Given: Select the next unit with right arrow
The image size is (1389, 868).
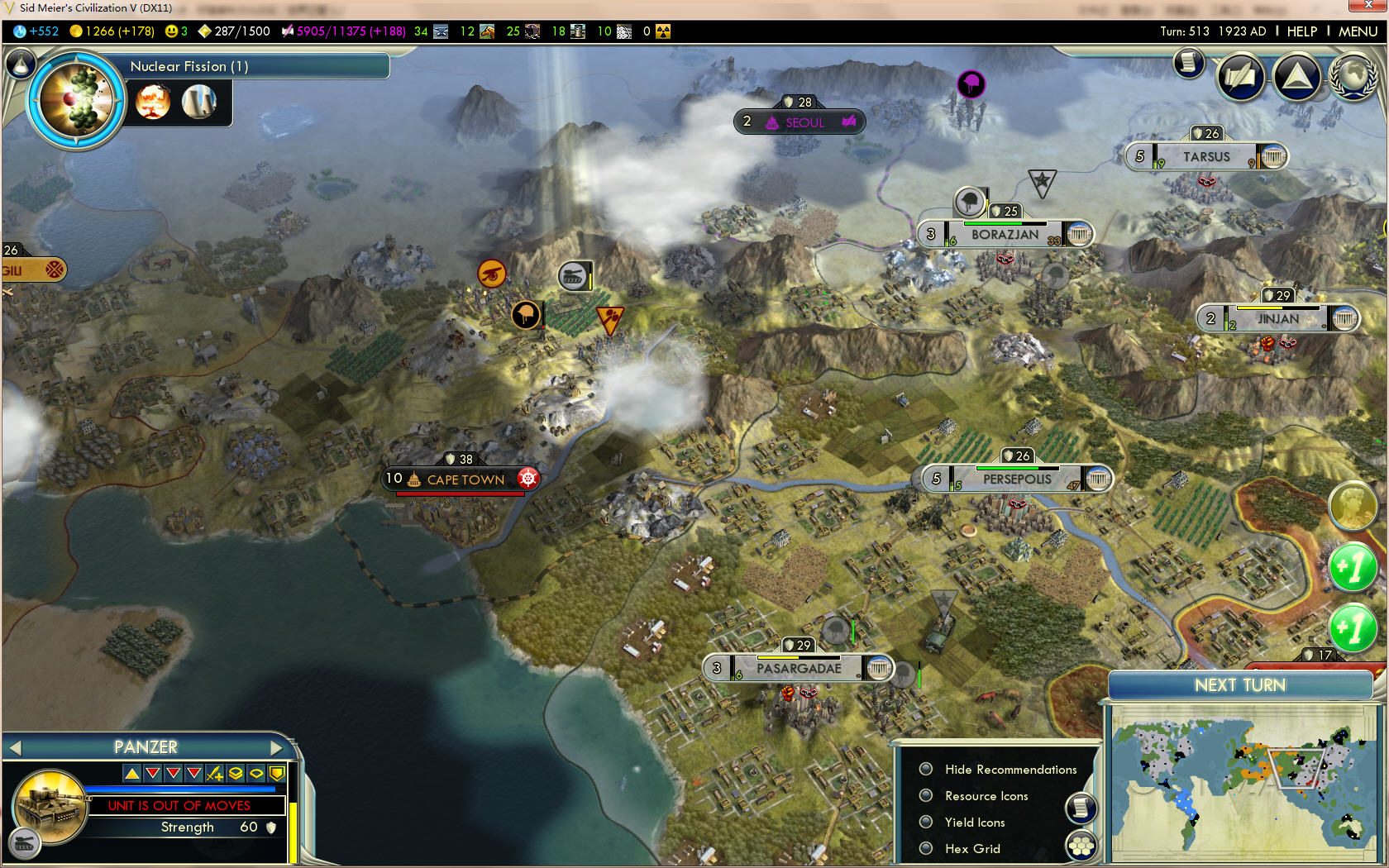Looking at the screenshot, I should point(276,748).
